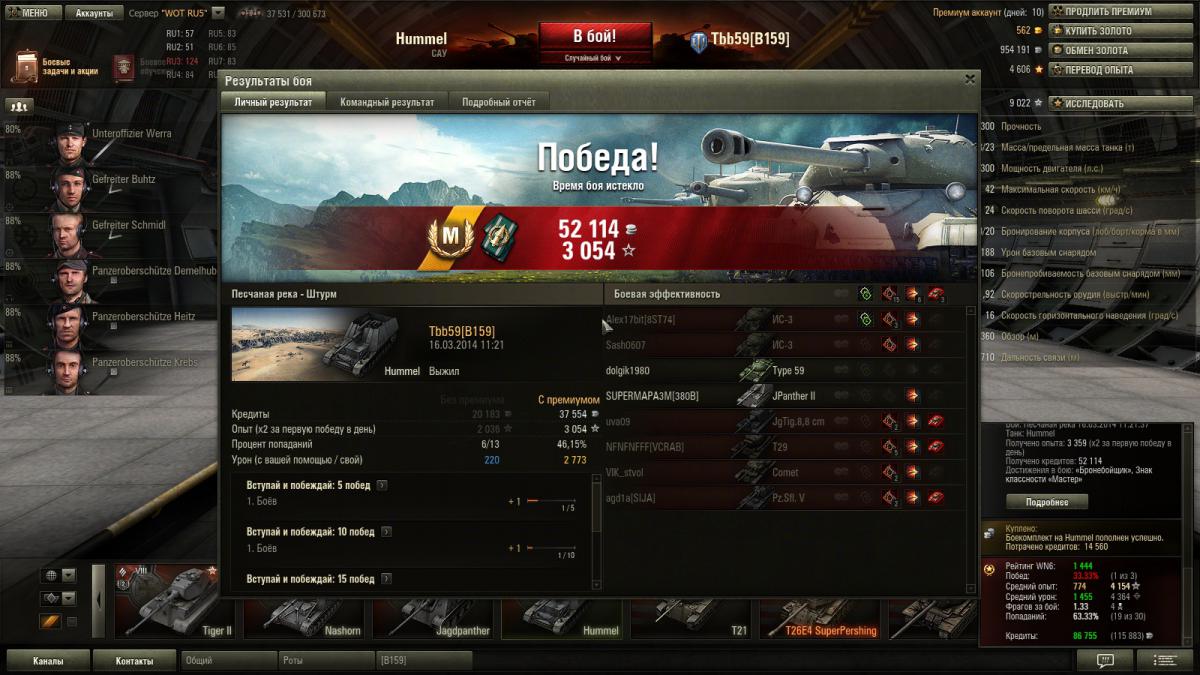Open the Каналы chat channels
Viewport: 1200px width, 675px height.
[48, 661]
